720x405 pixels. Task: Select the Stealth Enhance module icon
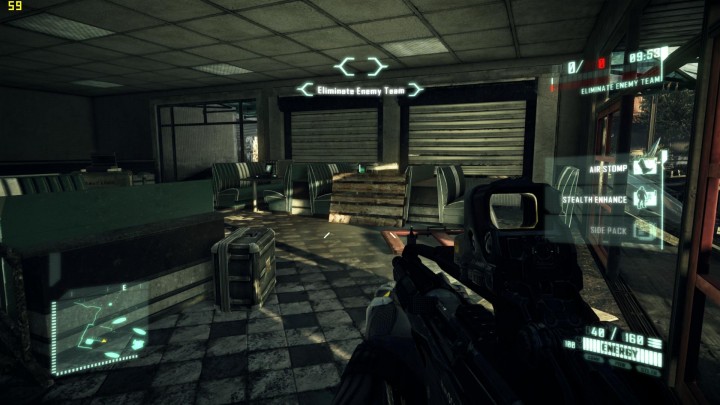pos(645,197)
